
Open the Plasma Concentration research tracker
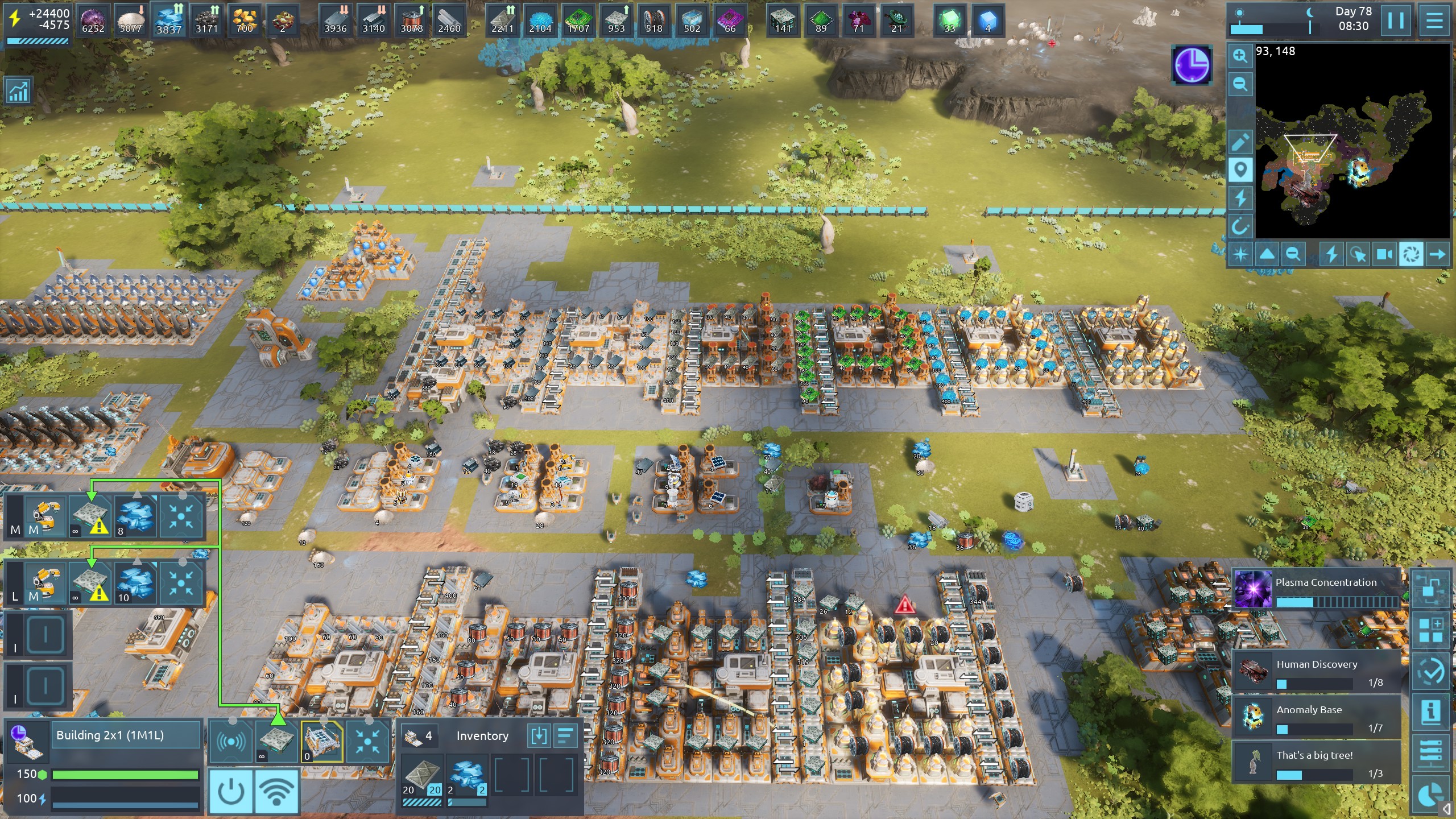coord(1317,589)
